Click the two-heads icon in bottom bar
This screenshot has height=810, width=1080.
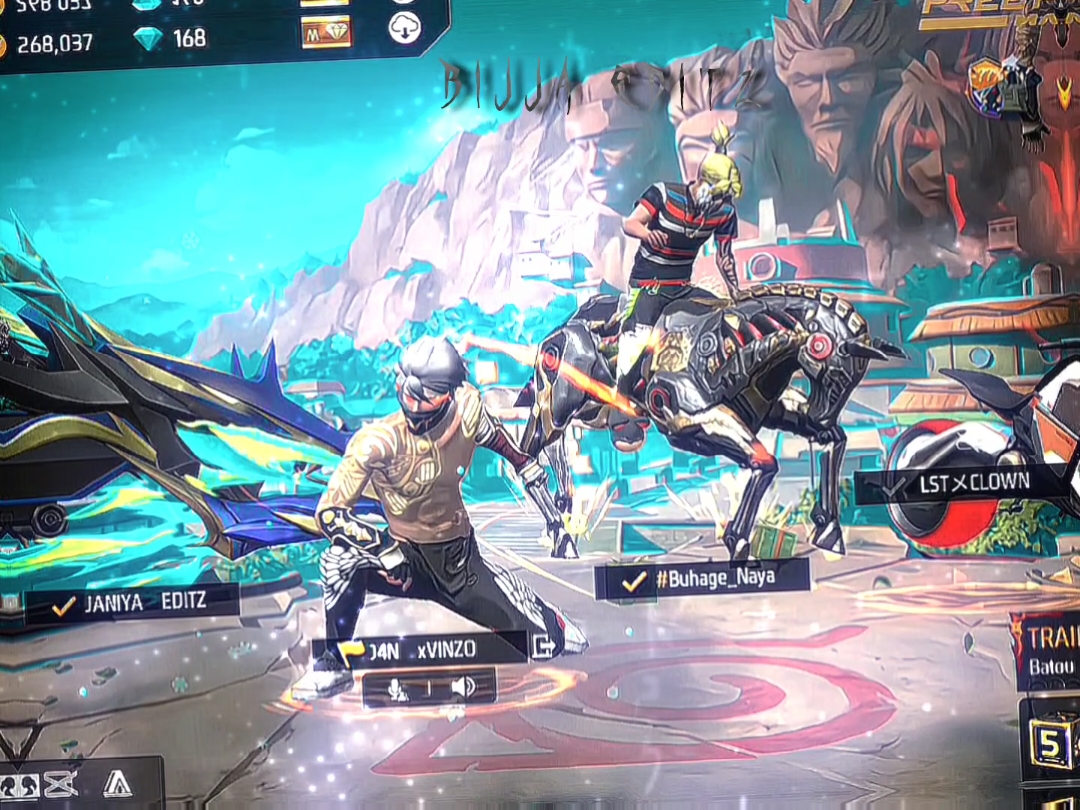click(20, 785)
